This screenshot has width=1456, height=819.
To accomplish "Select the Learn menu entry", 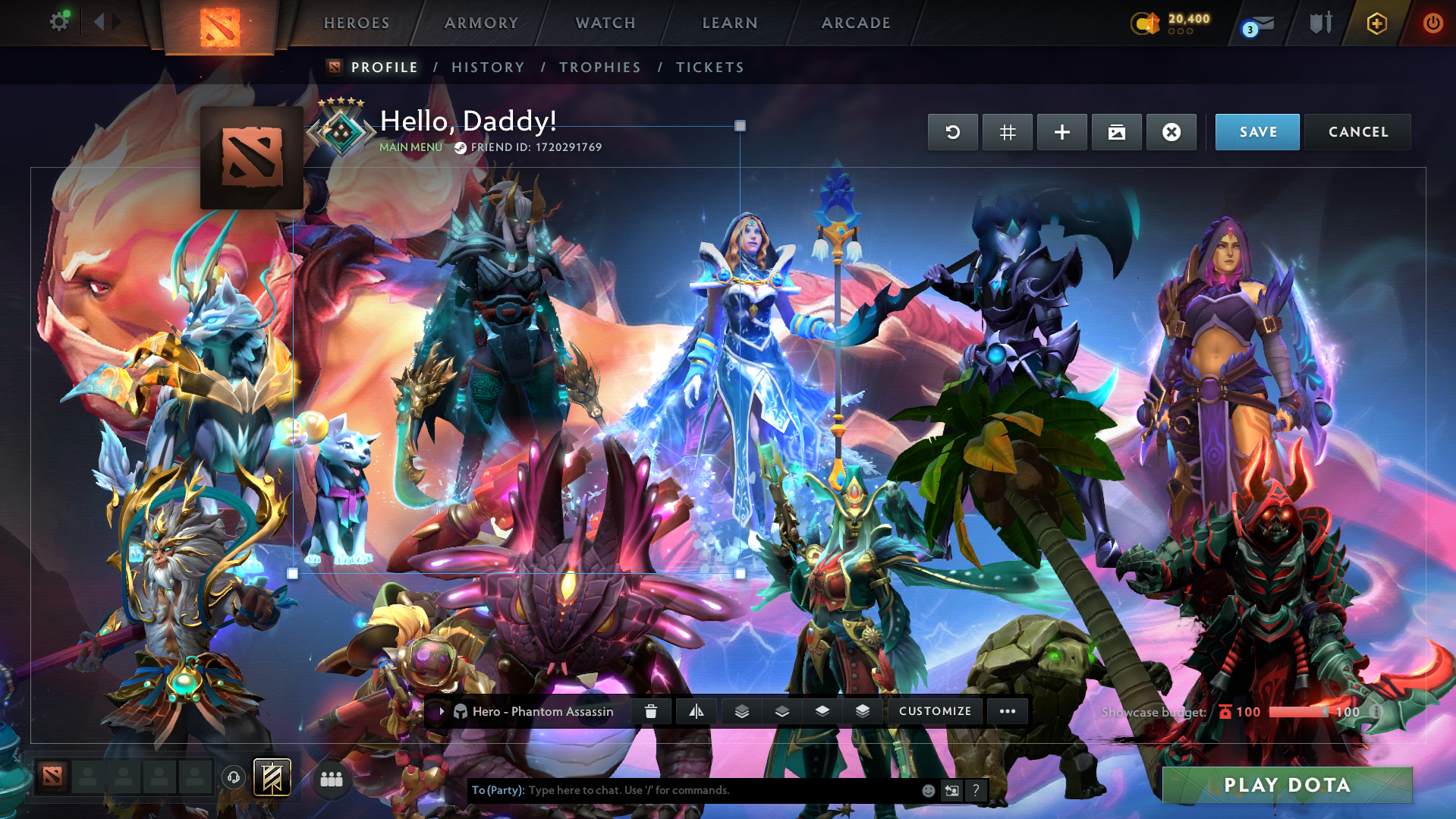I will click(x=730, y=23).
